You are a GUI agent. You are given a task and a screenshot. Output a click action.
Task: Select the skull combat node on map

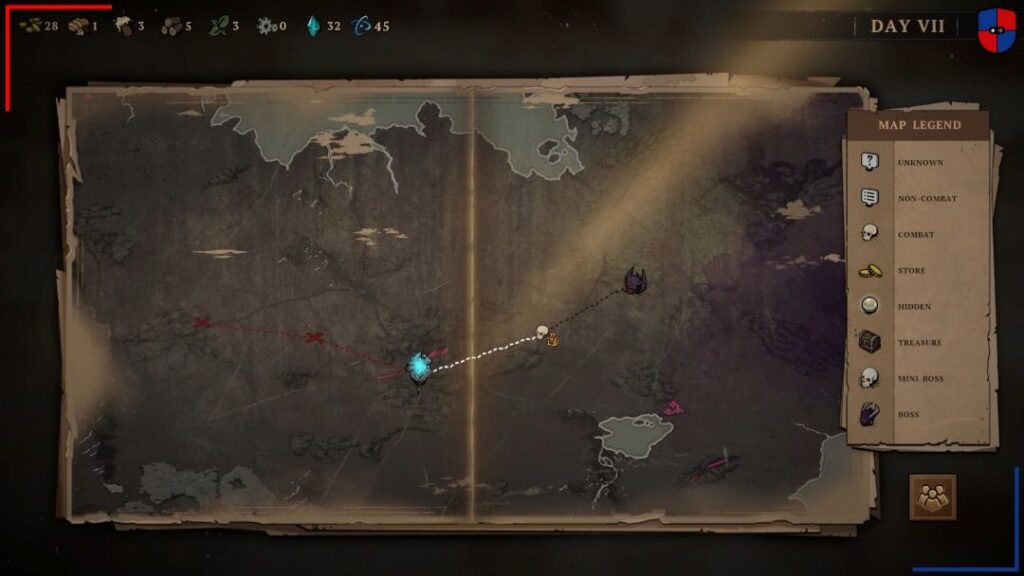543,332
